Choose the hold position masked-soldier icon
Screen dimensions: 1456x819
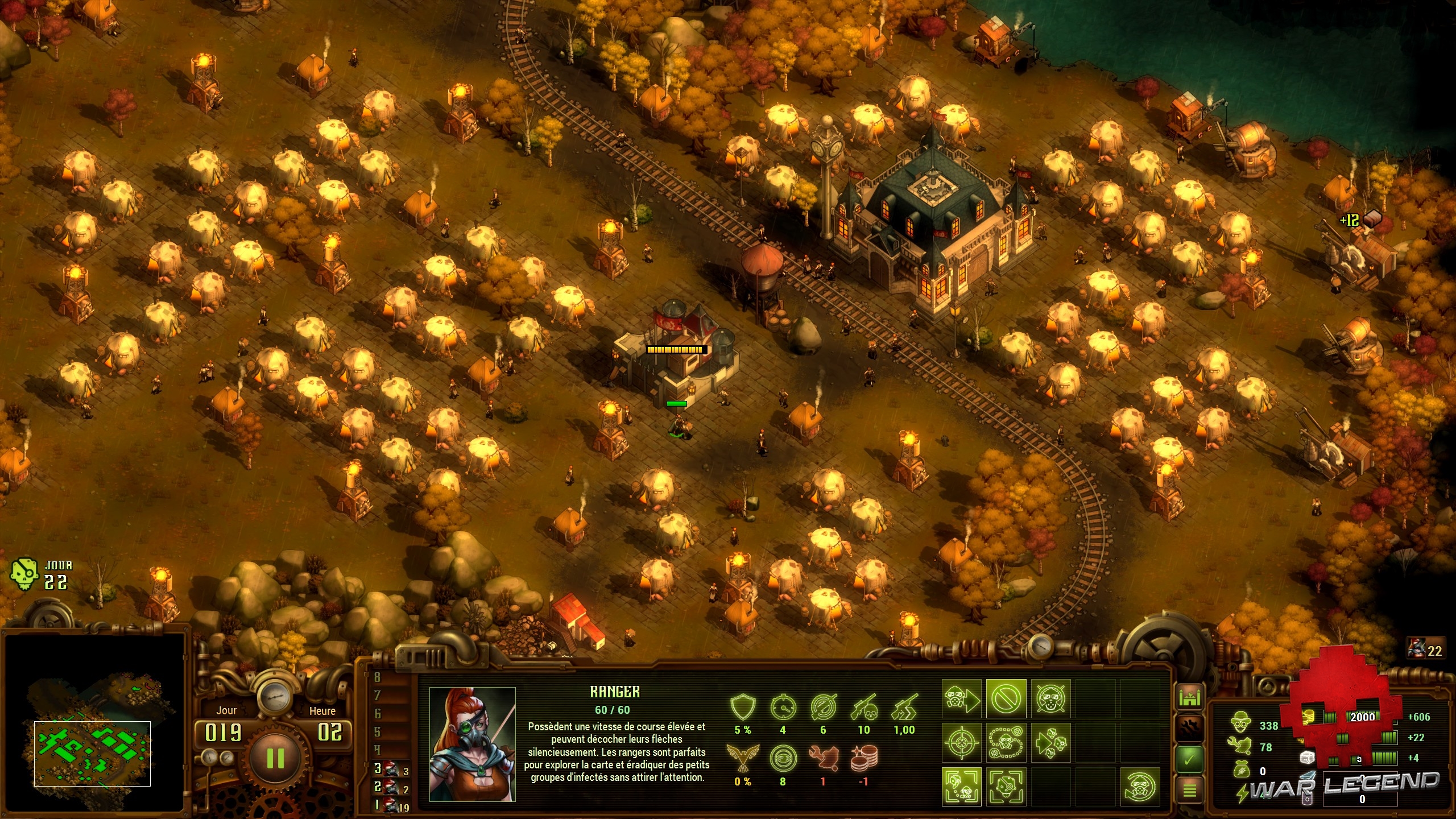pyautogui.click(x=1050, y=699)
